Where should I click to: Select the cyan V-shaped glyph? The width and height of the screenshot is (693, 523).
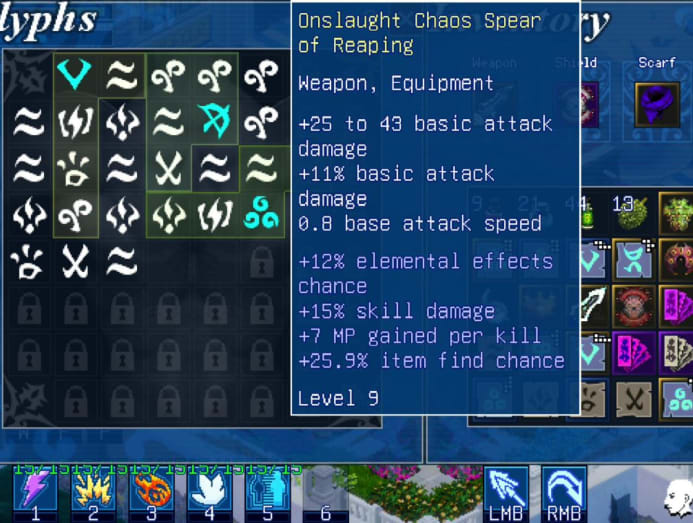(x=76, y=74)
